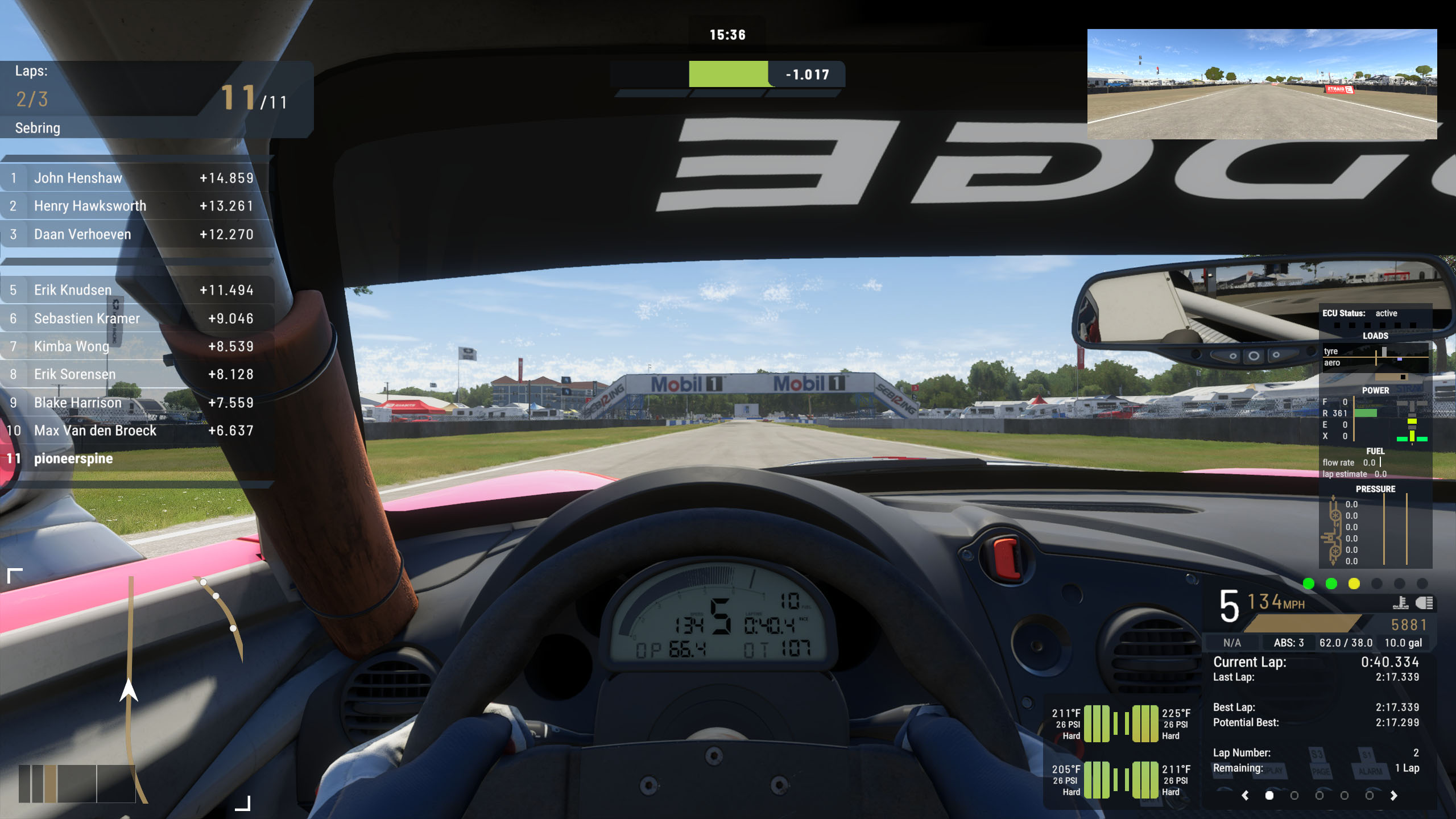This screenshot has width=1456, height=819.
Task: Go to previous info page arrow
Action: coord(1246,796)
